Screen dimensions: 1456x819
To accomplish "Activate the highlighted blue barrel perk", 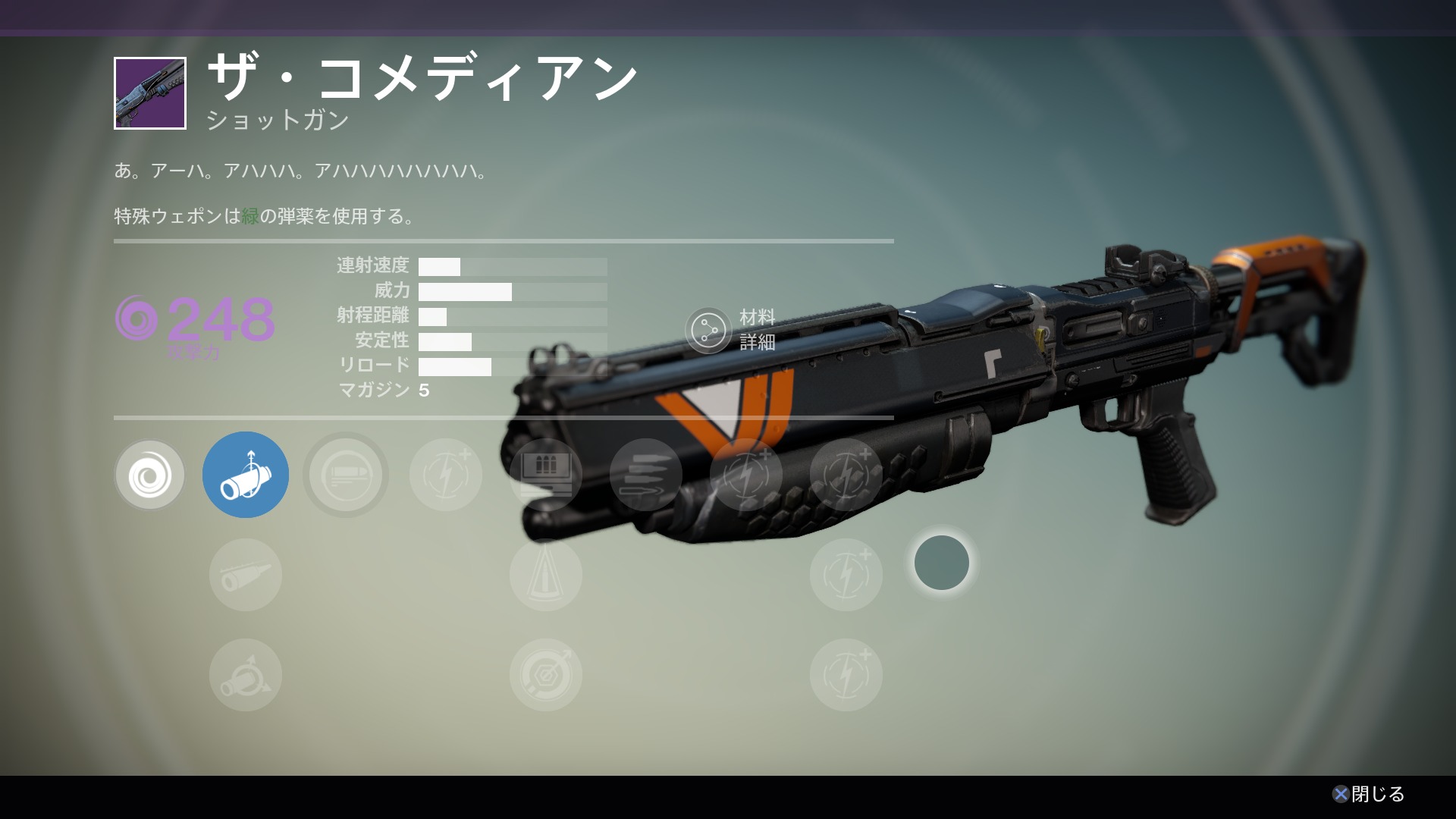I will pos(246,475).
